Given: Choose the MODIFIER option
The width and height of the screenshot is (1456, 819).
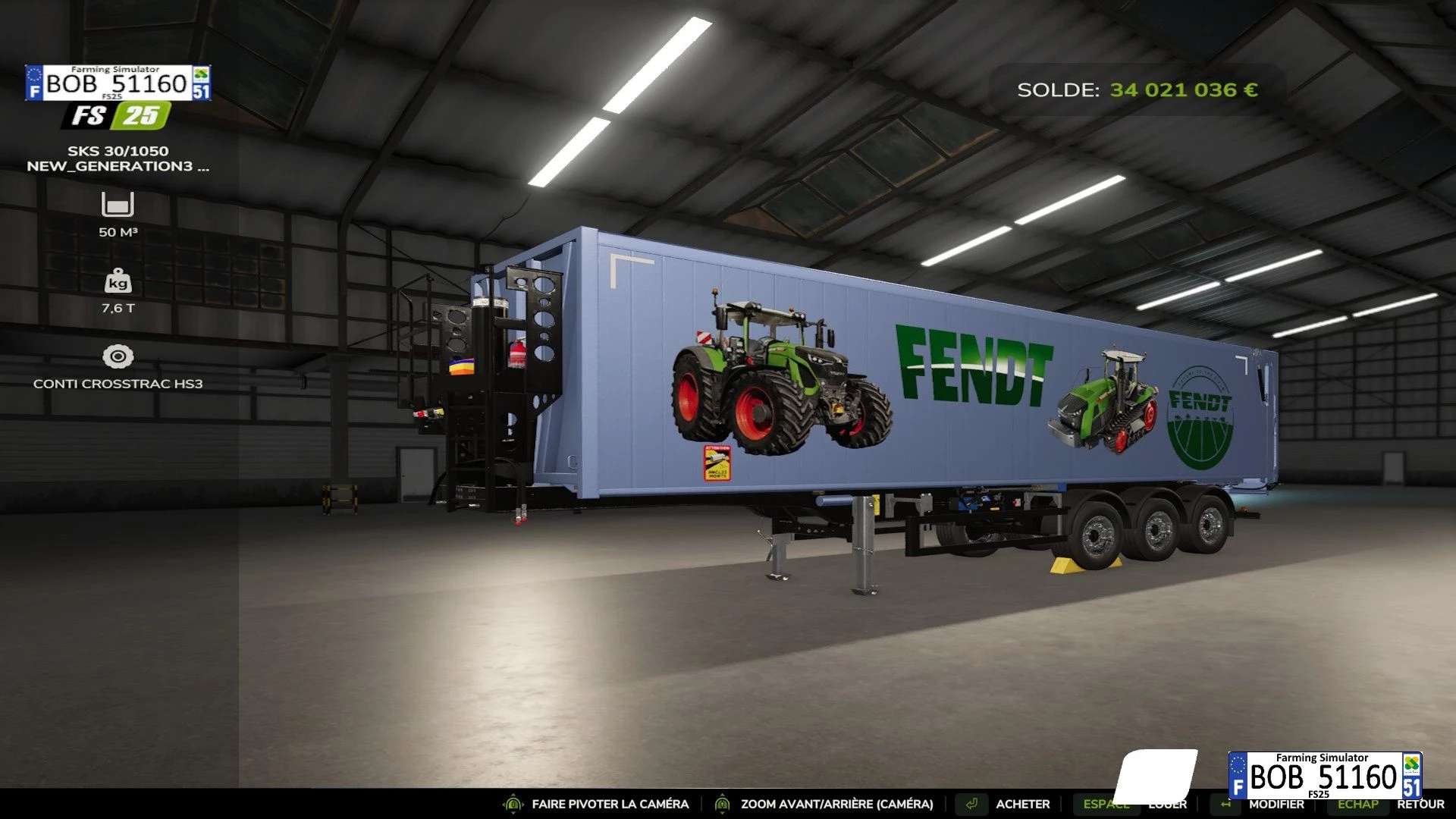Looking at the screenshot, I should (x=1276, y=805).
